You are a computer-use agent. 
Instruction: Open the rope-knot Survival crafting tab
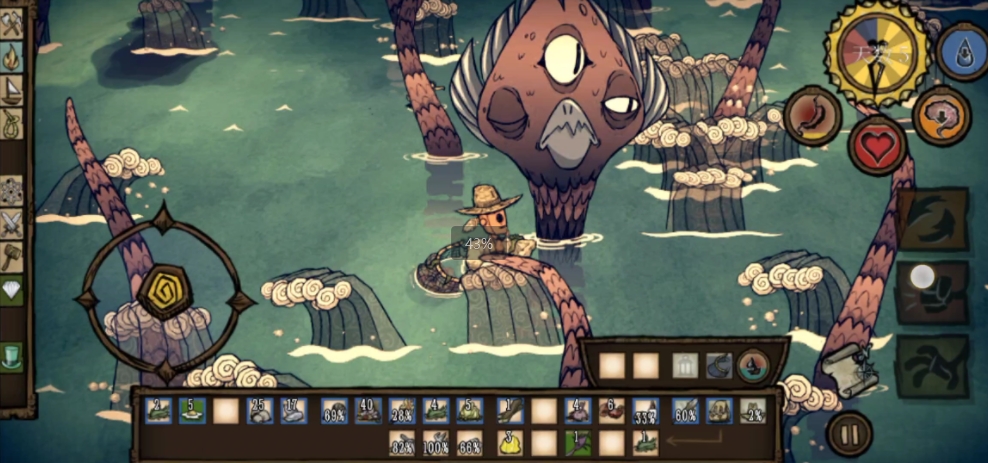point(12,125)
